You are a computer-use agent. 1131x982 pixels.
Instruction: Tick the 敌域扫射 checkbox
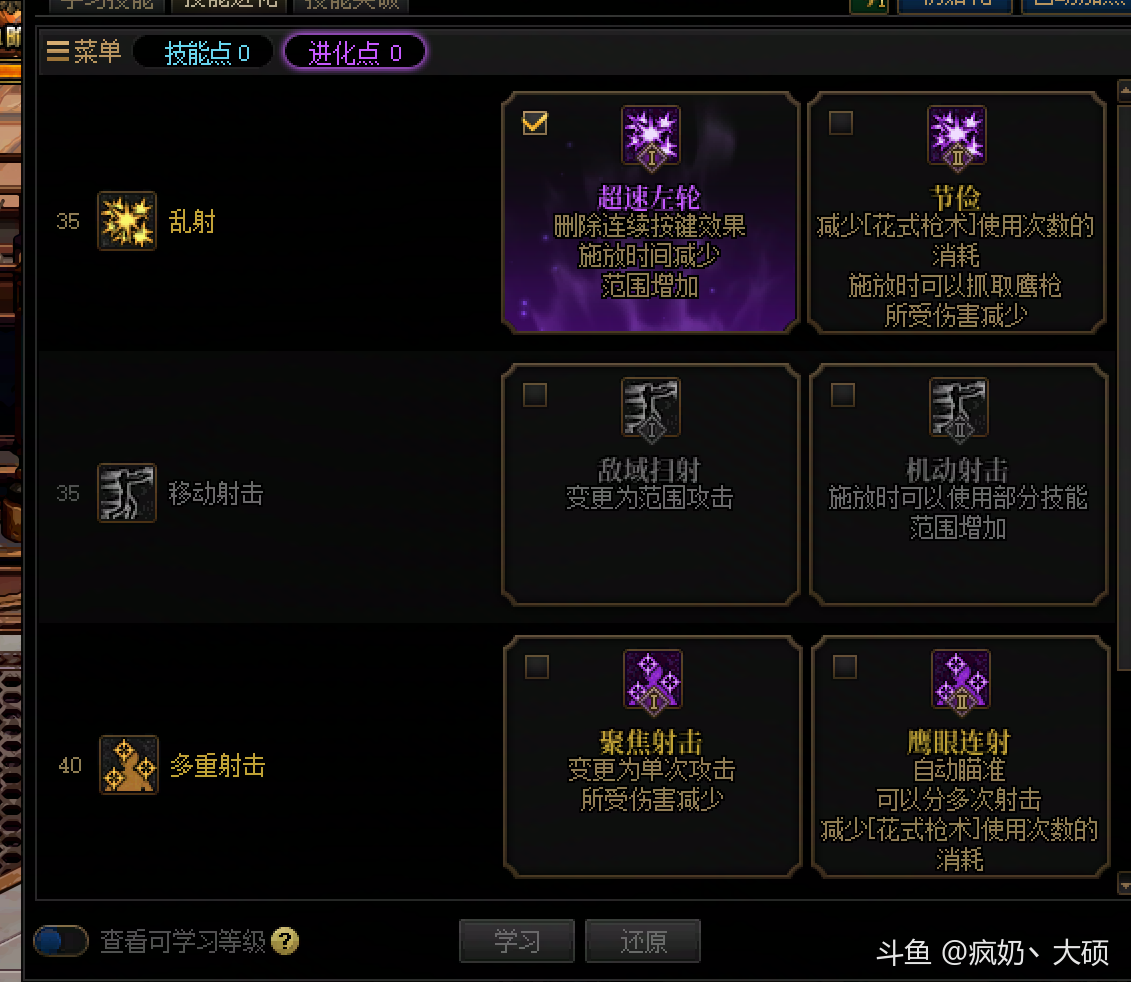click(535, 395)
